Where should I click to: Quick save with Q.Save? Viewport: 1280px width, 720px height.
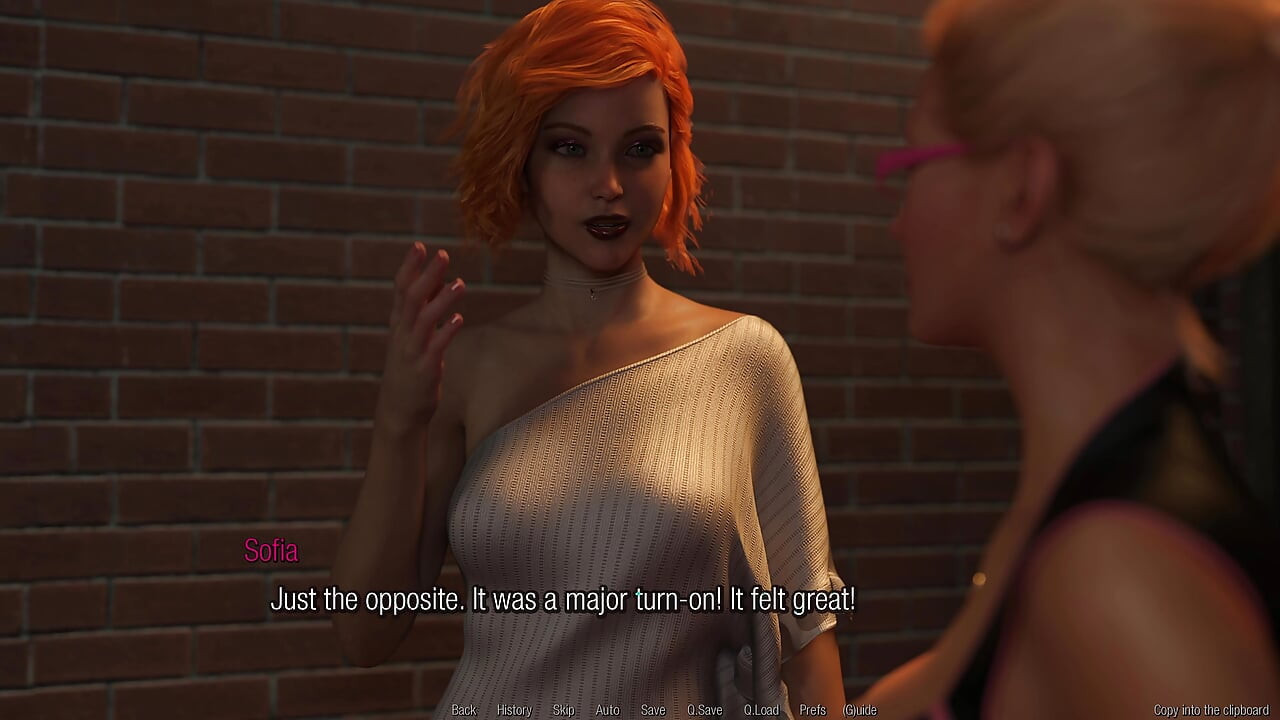pos(704,710)
